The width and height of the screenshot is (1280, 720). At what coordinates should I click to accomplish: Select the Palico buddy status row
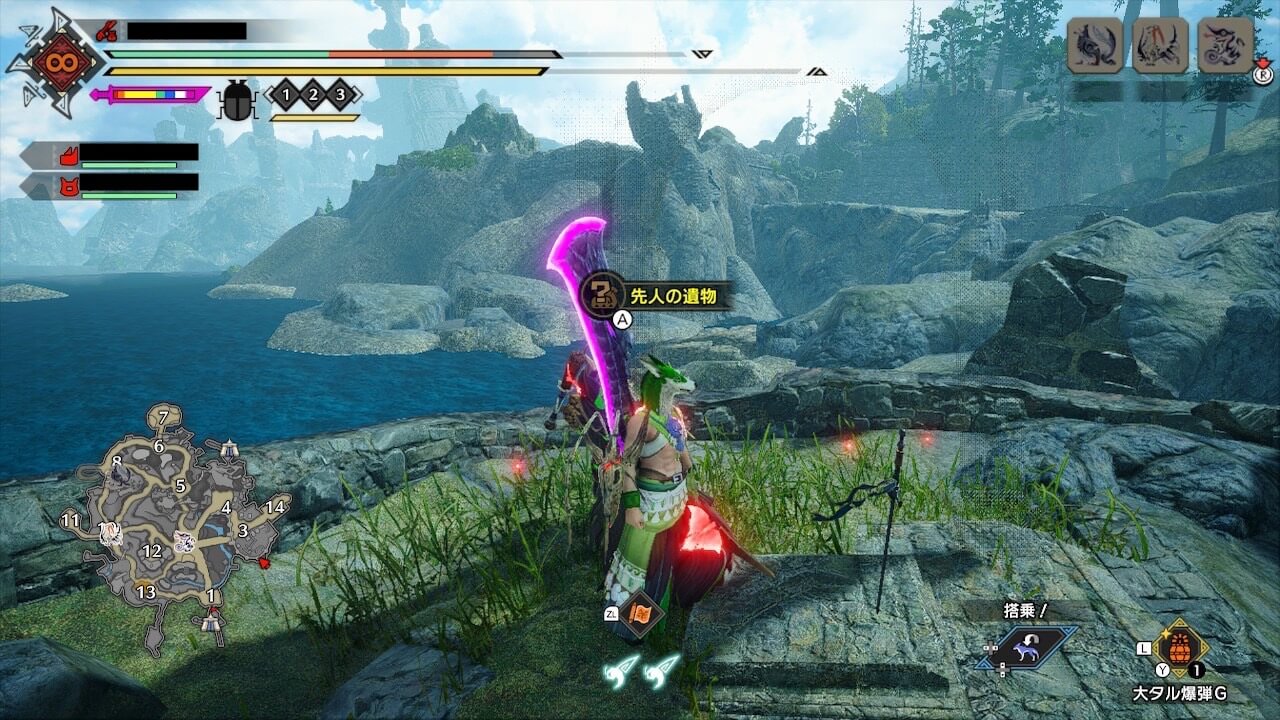click(112, 185)
